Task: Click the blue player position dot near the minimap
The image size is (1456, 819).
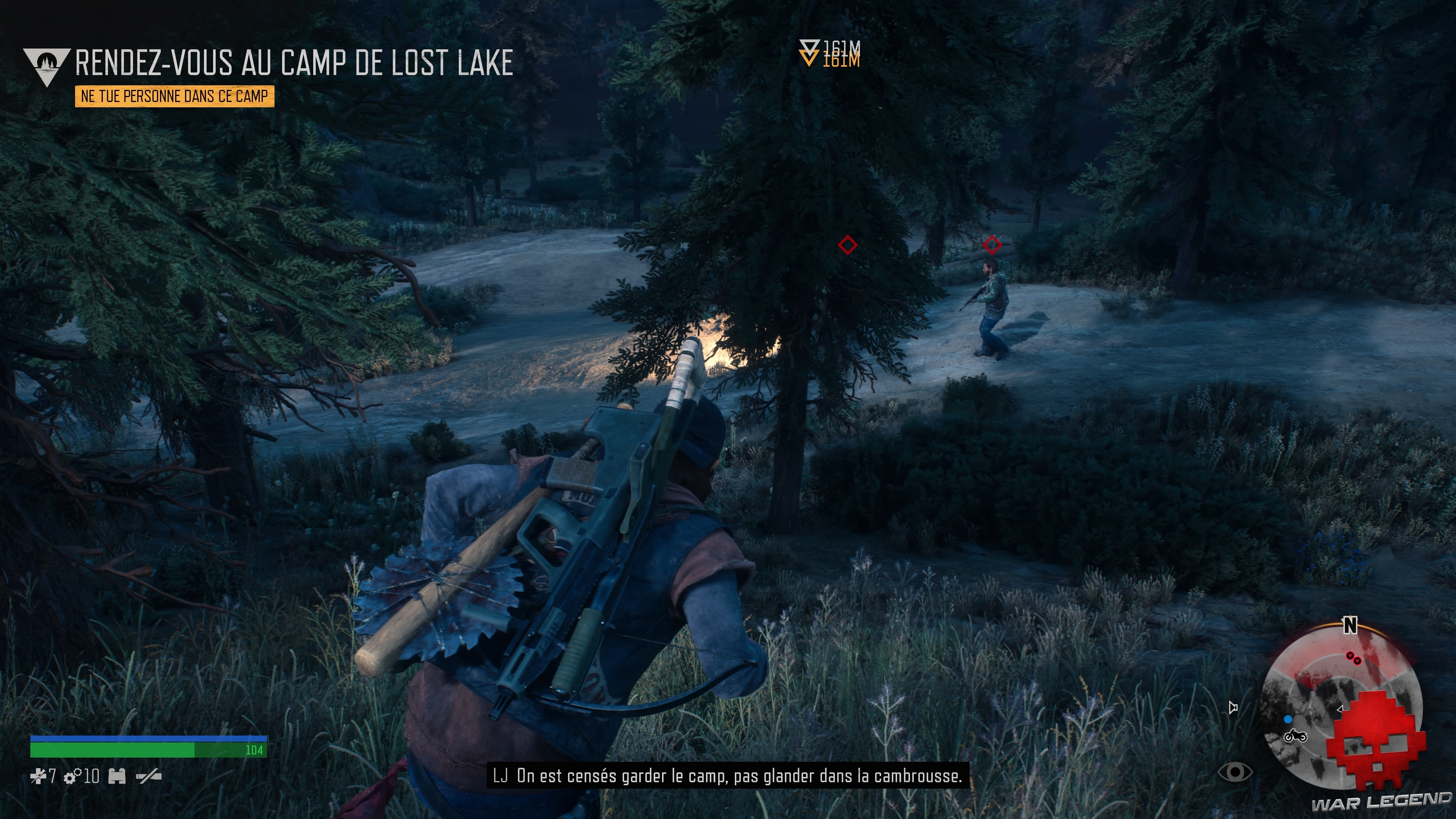Action: (x=1288, y=720)
